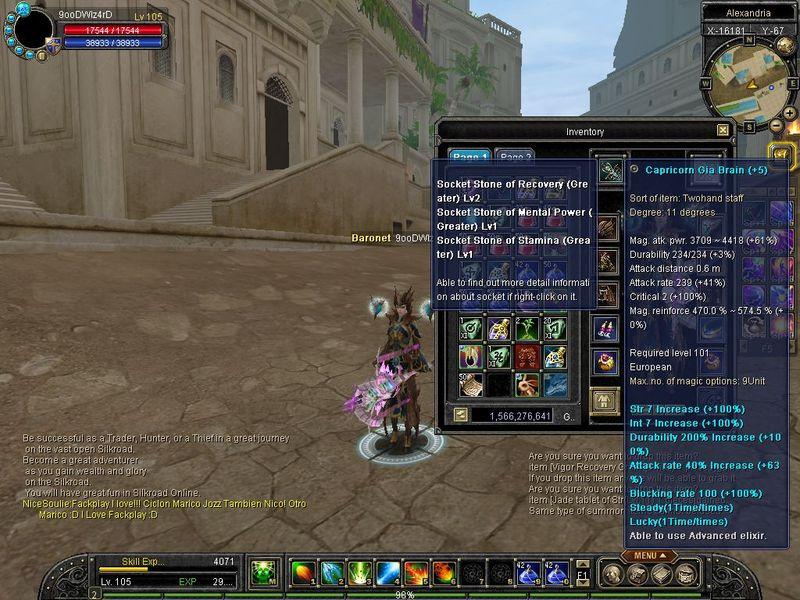This screenshot has height=600, width=800.
Task: Select the character portrait orb
Action: (33, 29)
